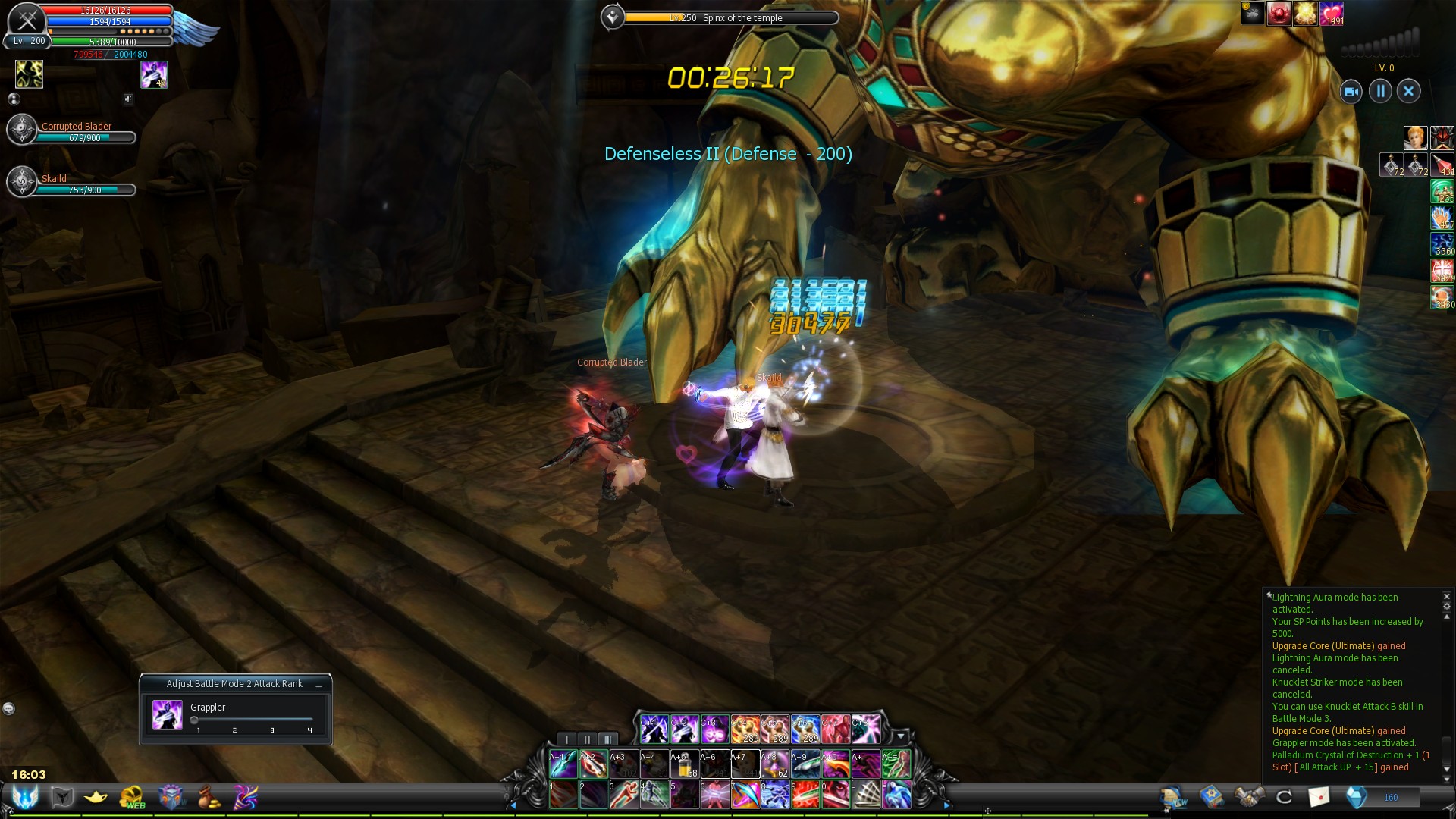
Task: Switch to action bar tab II
Action: click(x=587, y=739)
